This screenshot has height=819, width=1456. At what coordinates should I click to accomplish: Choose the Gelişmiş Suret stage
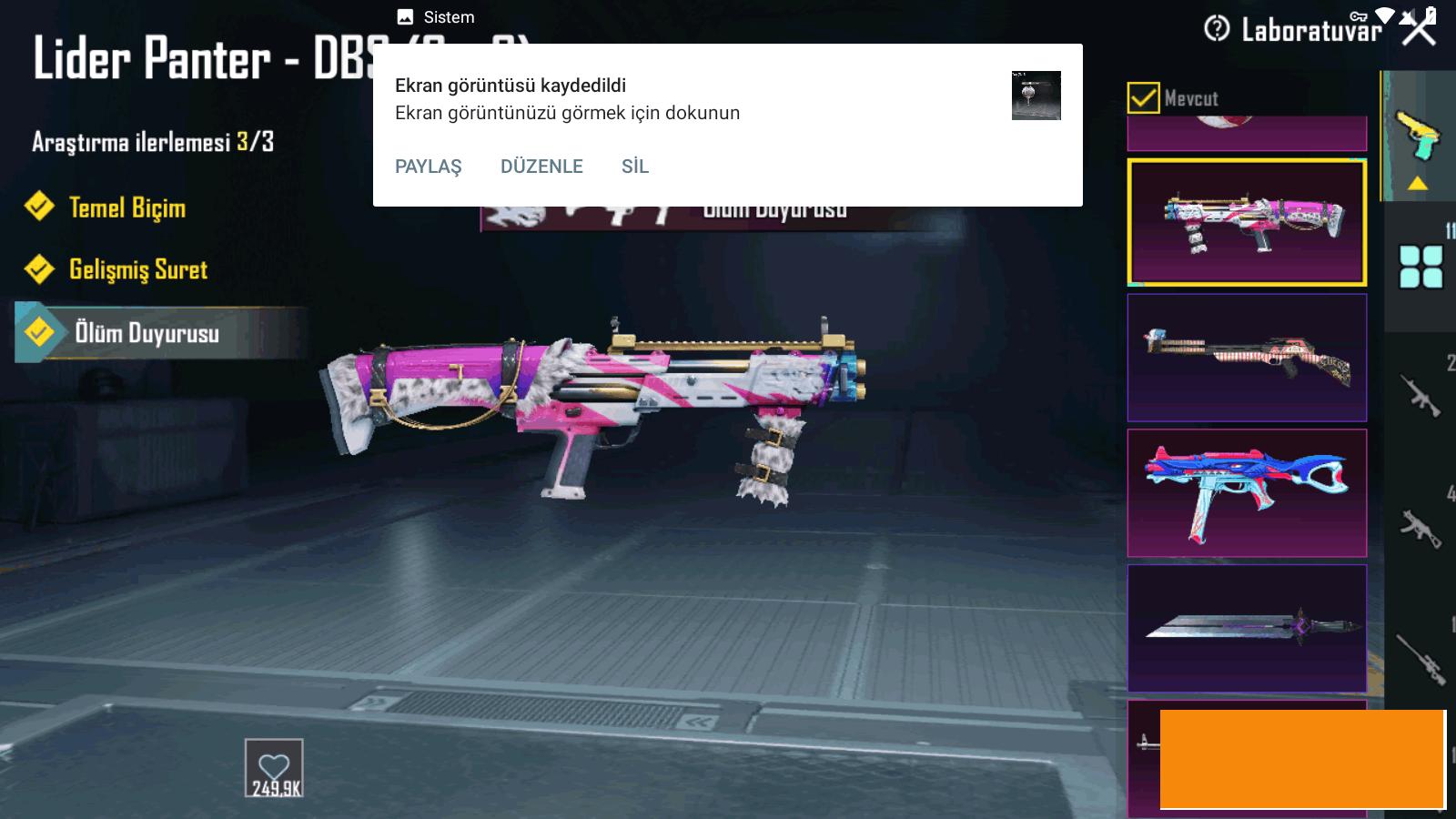click(136, 269)
